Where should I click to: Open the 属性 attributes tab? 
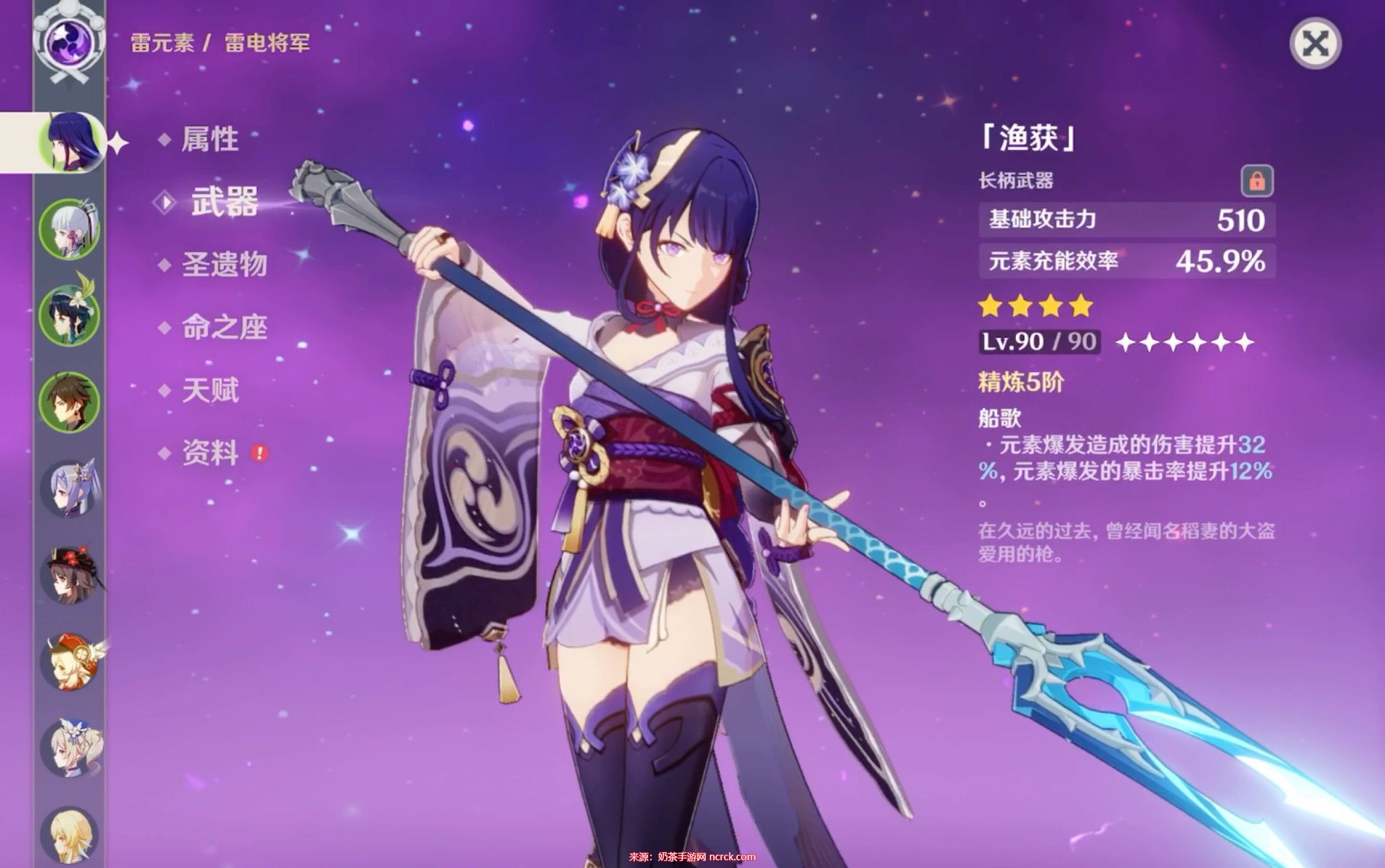click(209, 139)
